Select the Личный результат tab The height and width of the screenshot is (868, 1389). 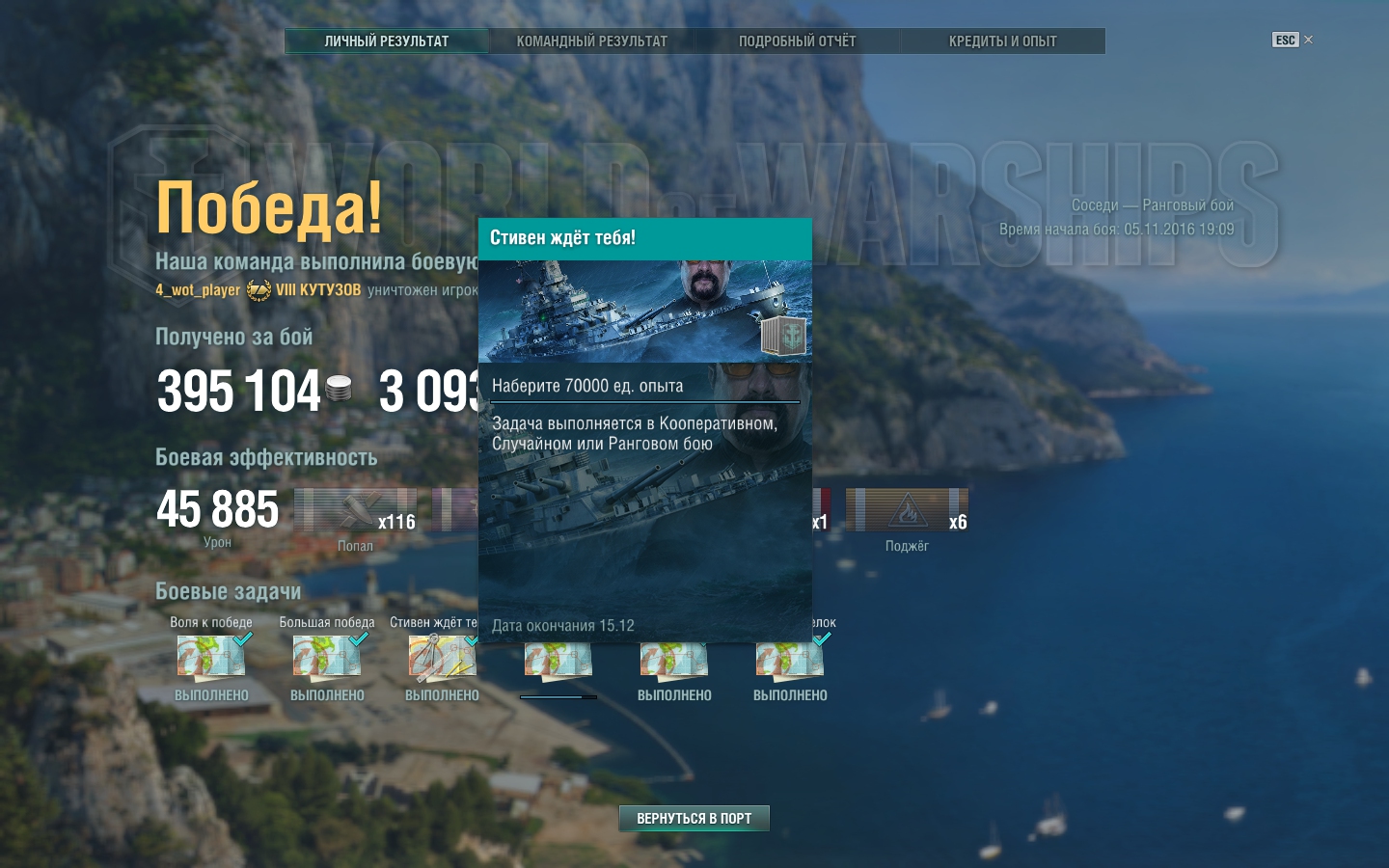click(386, 41)
